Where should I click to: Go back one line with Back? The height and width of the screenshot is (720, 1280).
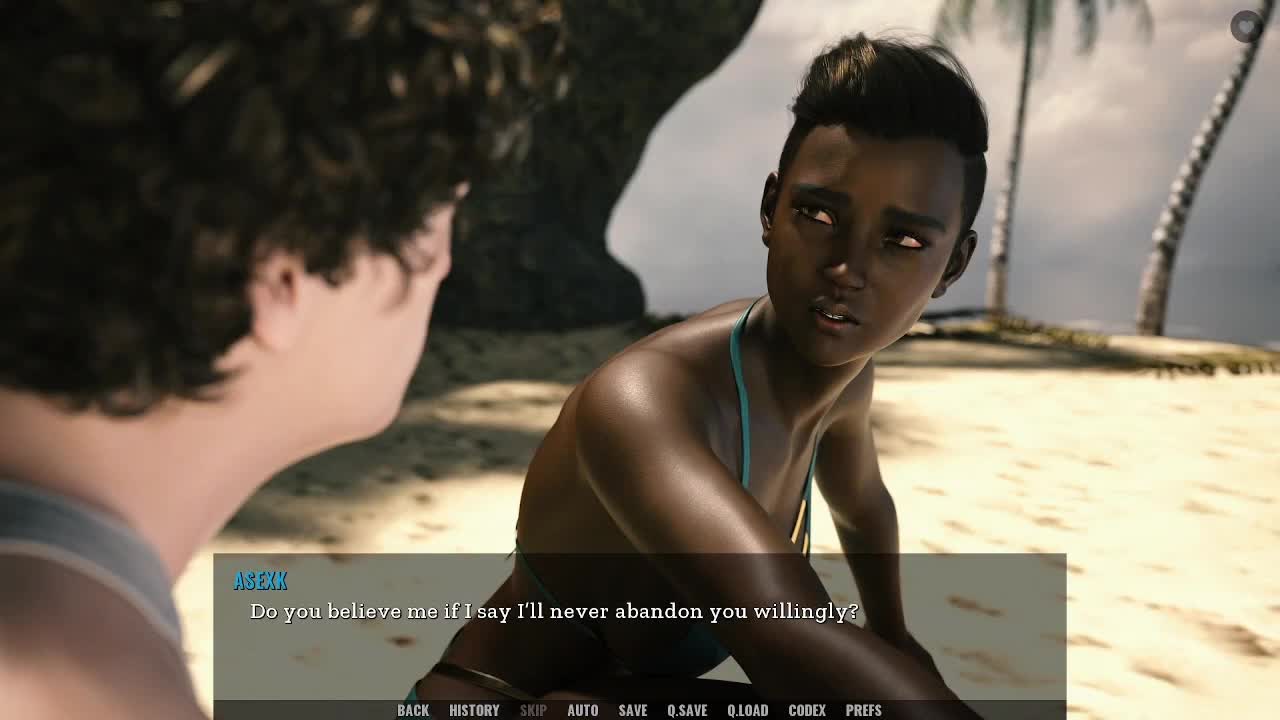(x=413, y=710)
